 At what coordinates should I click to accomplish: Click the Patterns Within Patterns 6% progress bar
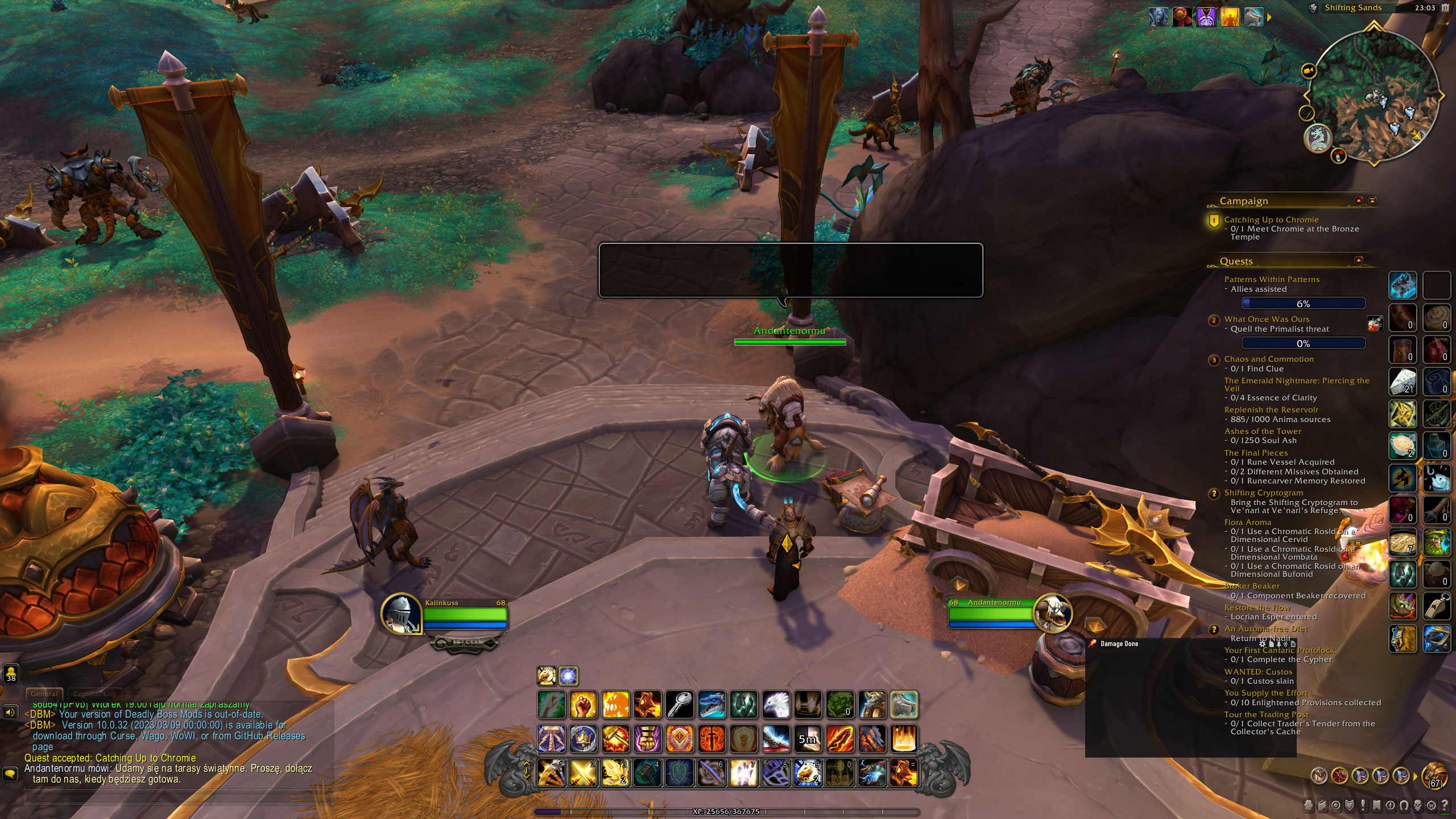[1303, 303]
